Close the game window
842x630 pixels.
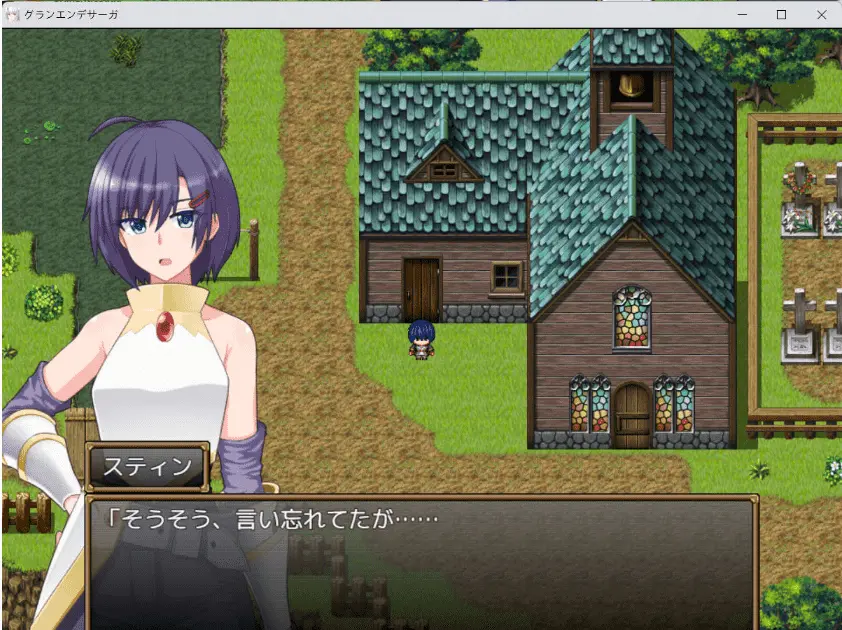[821, 15]
